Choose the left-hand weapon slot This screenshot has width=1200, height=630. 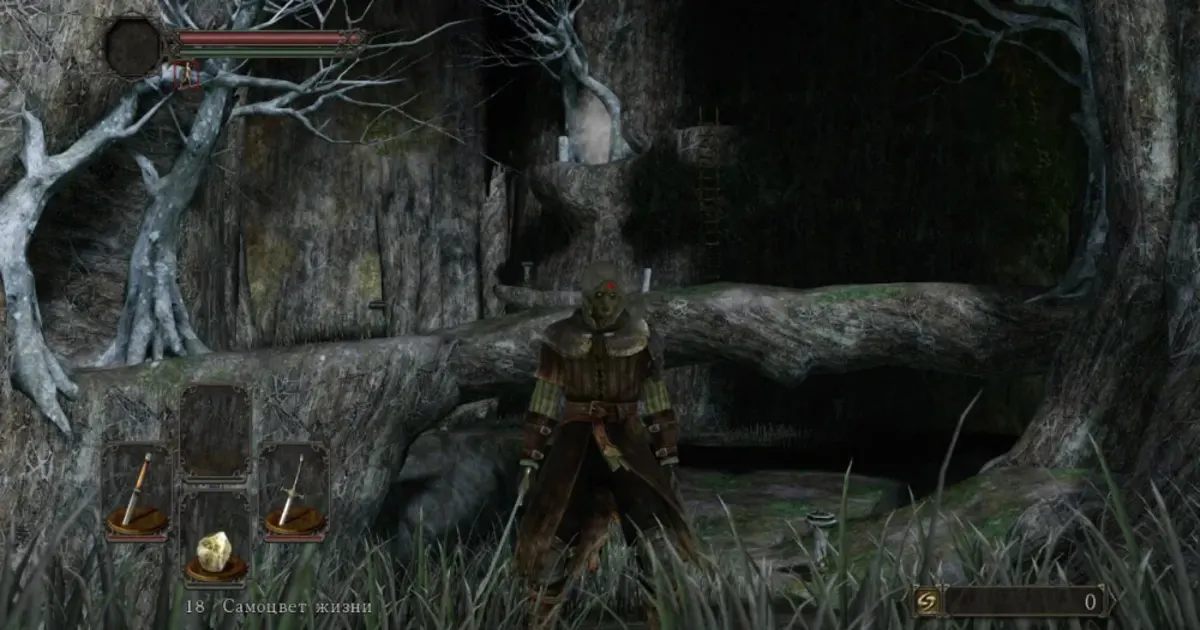(x=137, y=492)
